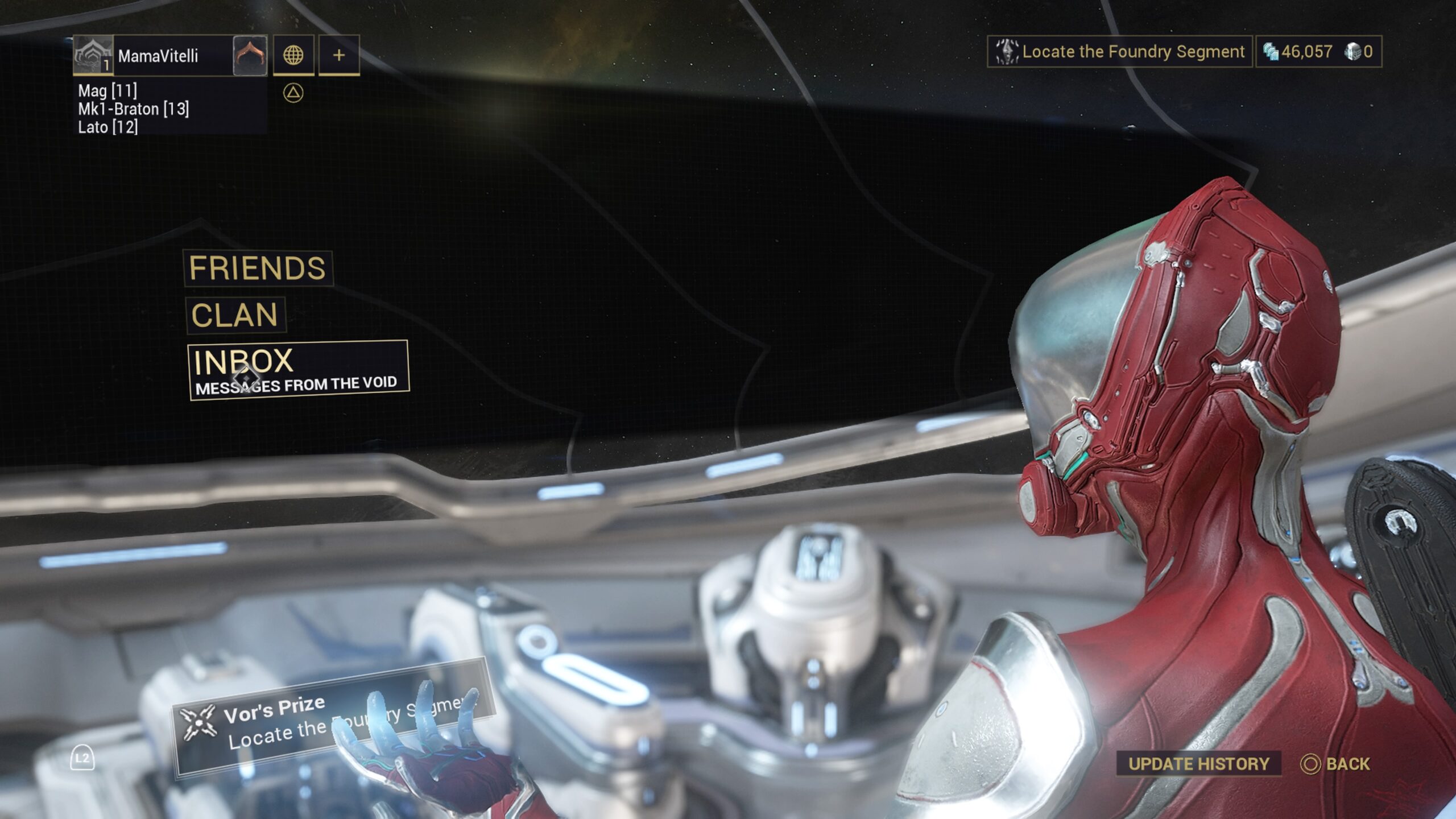Select the Lotus icon beside the quest objective
The image size is (1456, 819).
[x=1008, y=52]
